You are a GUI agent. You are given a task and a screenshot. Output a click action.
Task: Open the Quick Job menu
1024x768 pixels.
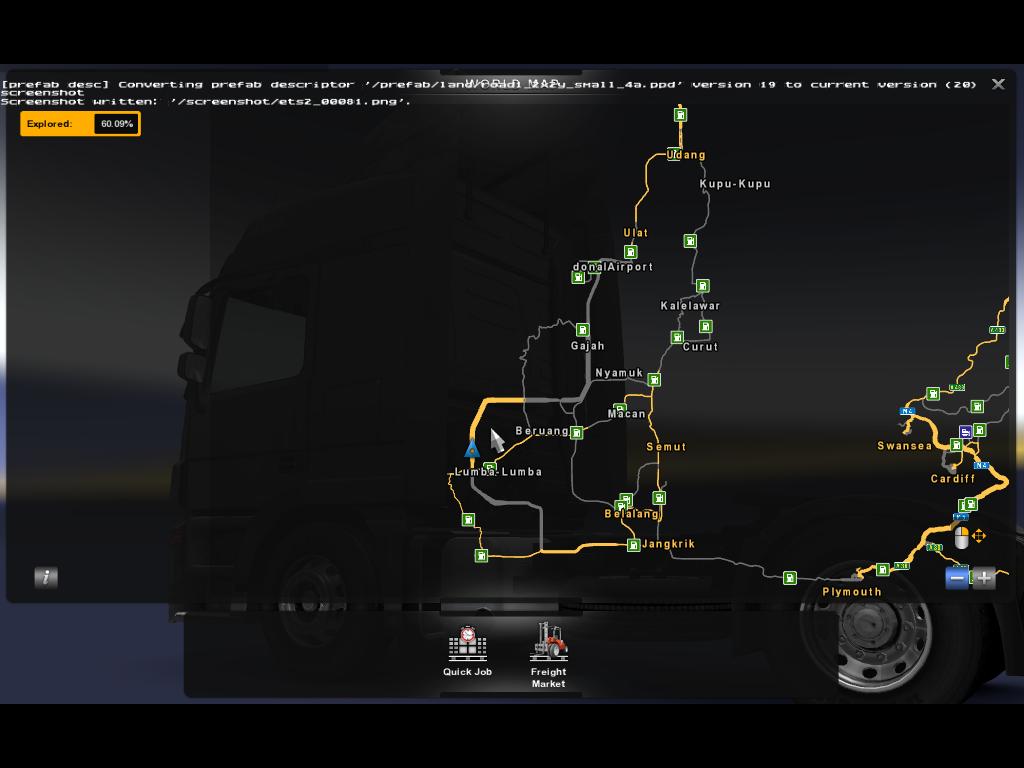467,651
